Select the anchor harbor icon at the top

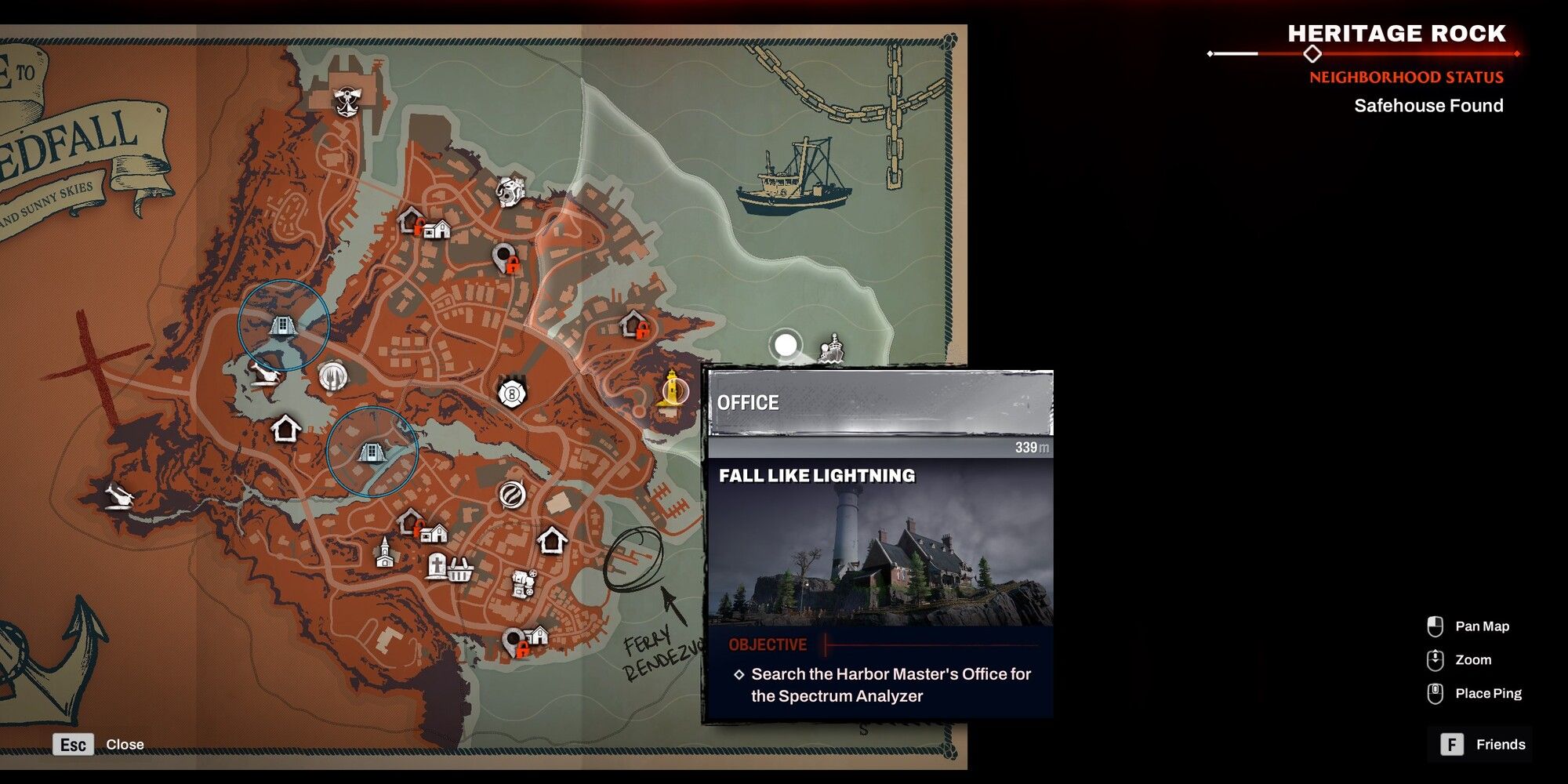click(x=346, y=101)
